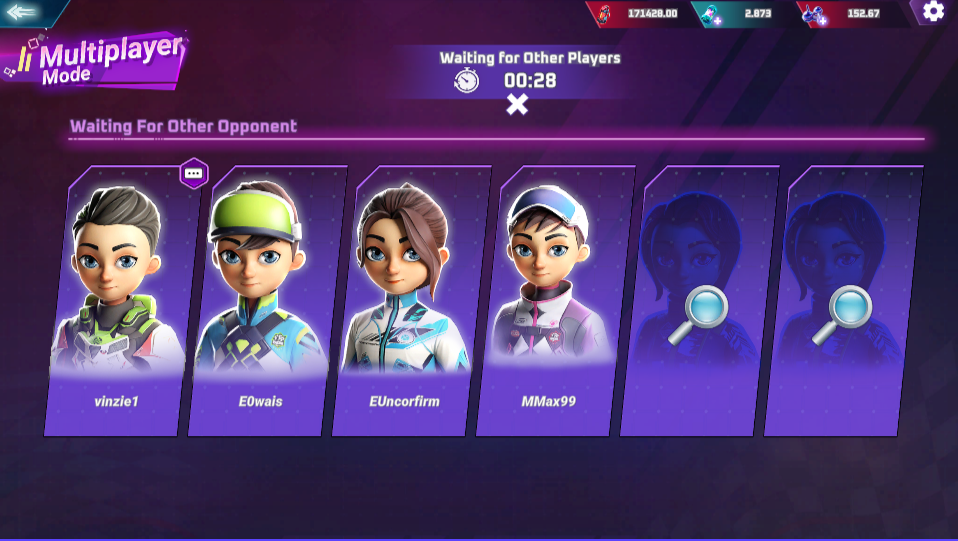Add more of the purple orb currency
Screen dimensions: 958x541
820,19
